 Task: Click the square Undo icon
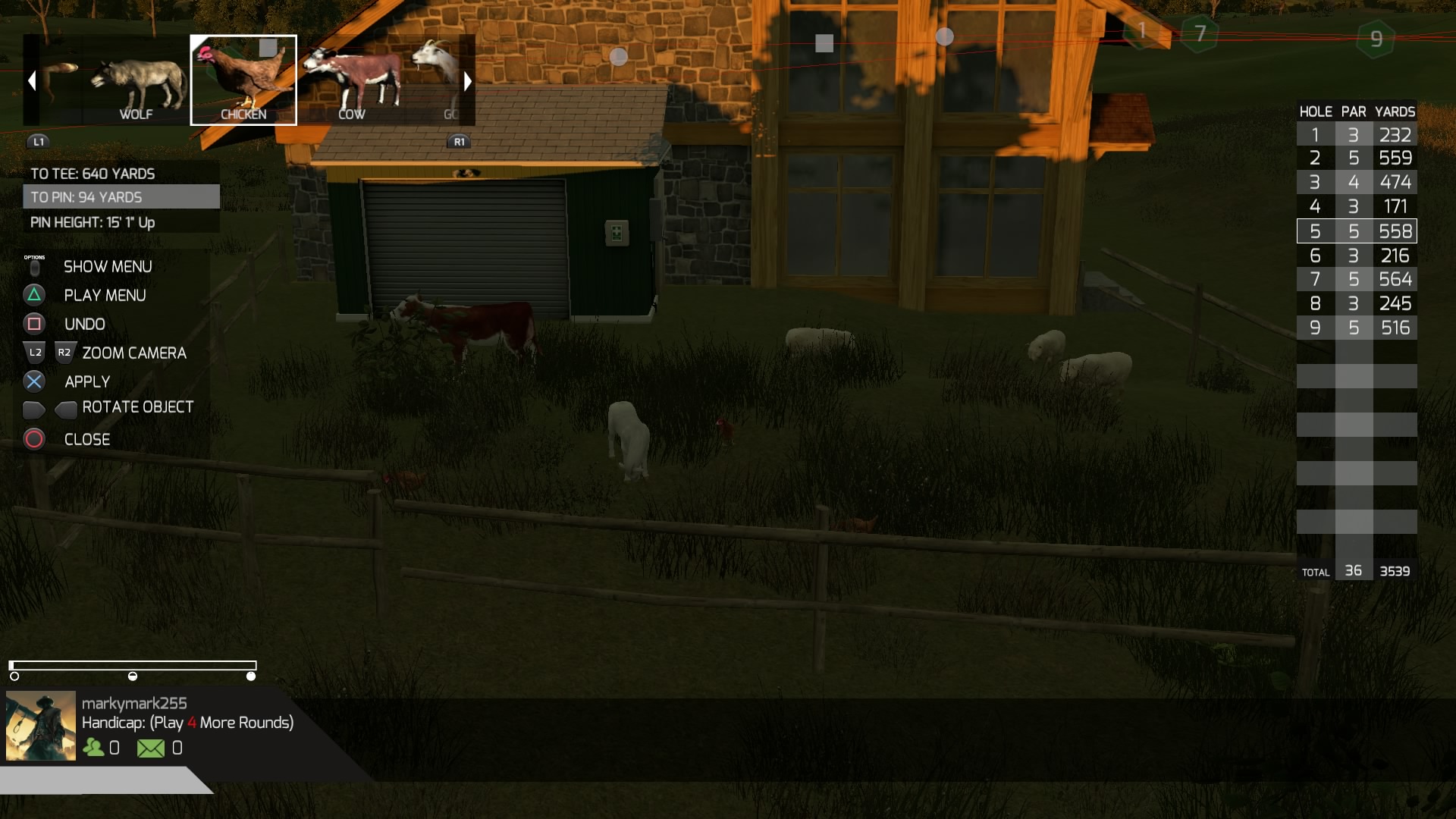click(33, 324)
